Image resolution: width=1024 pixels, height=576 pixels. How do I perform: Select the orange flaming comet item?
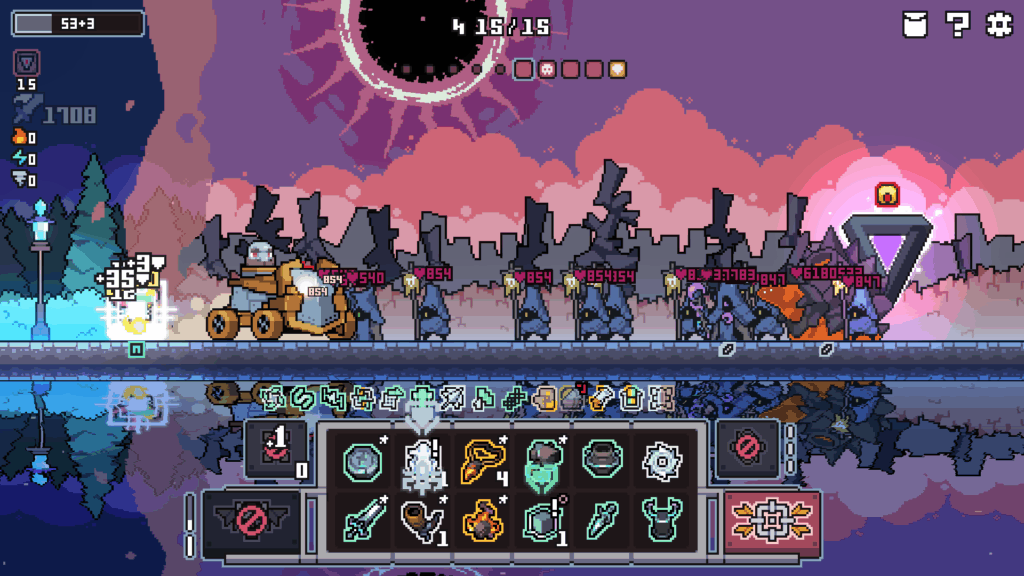coord(481,462)
